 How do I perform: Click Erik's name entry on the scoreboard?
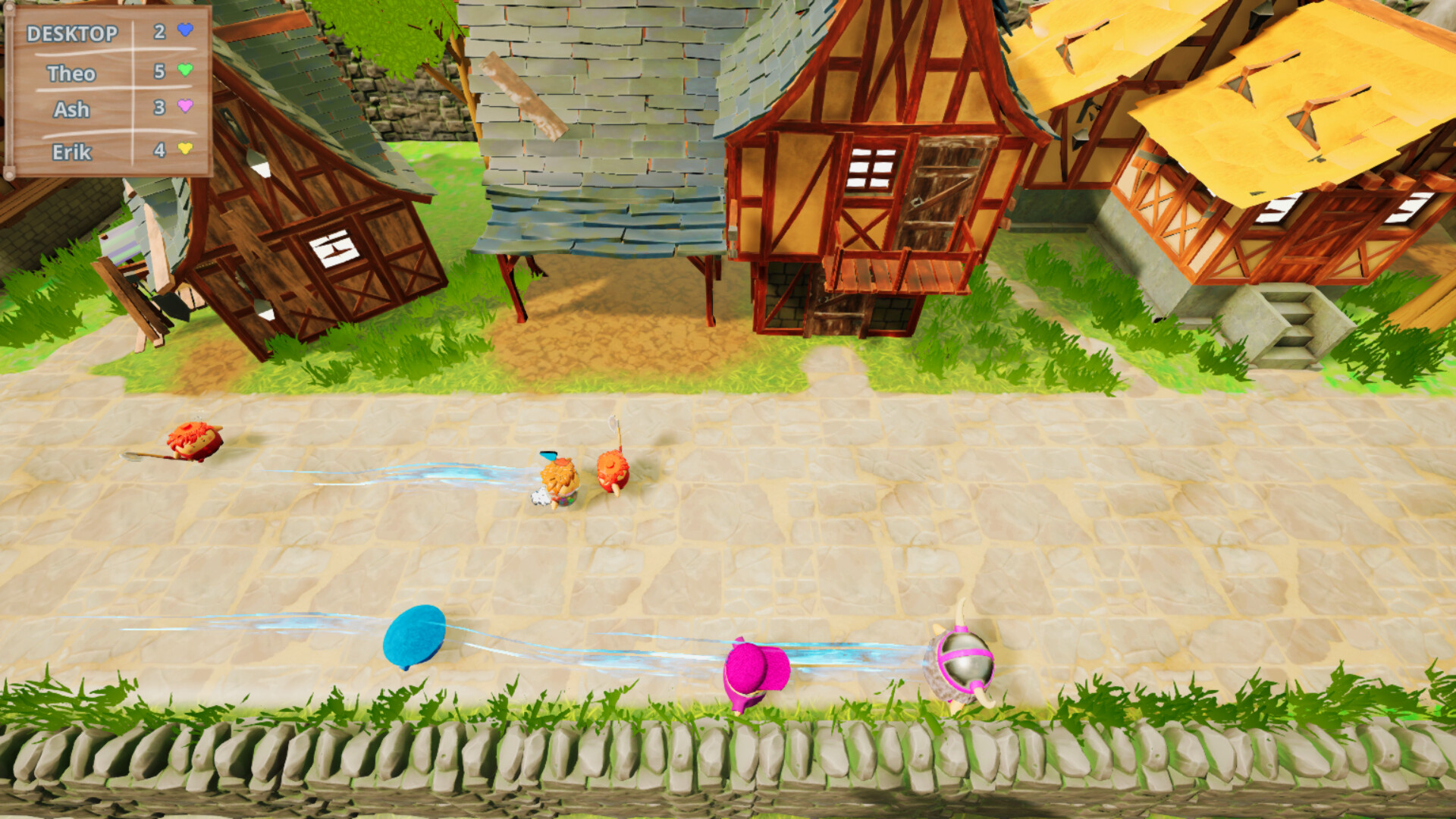71,151
